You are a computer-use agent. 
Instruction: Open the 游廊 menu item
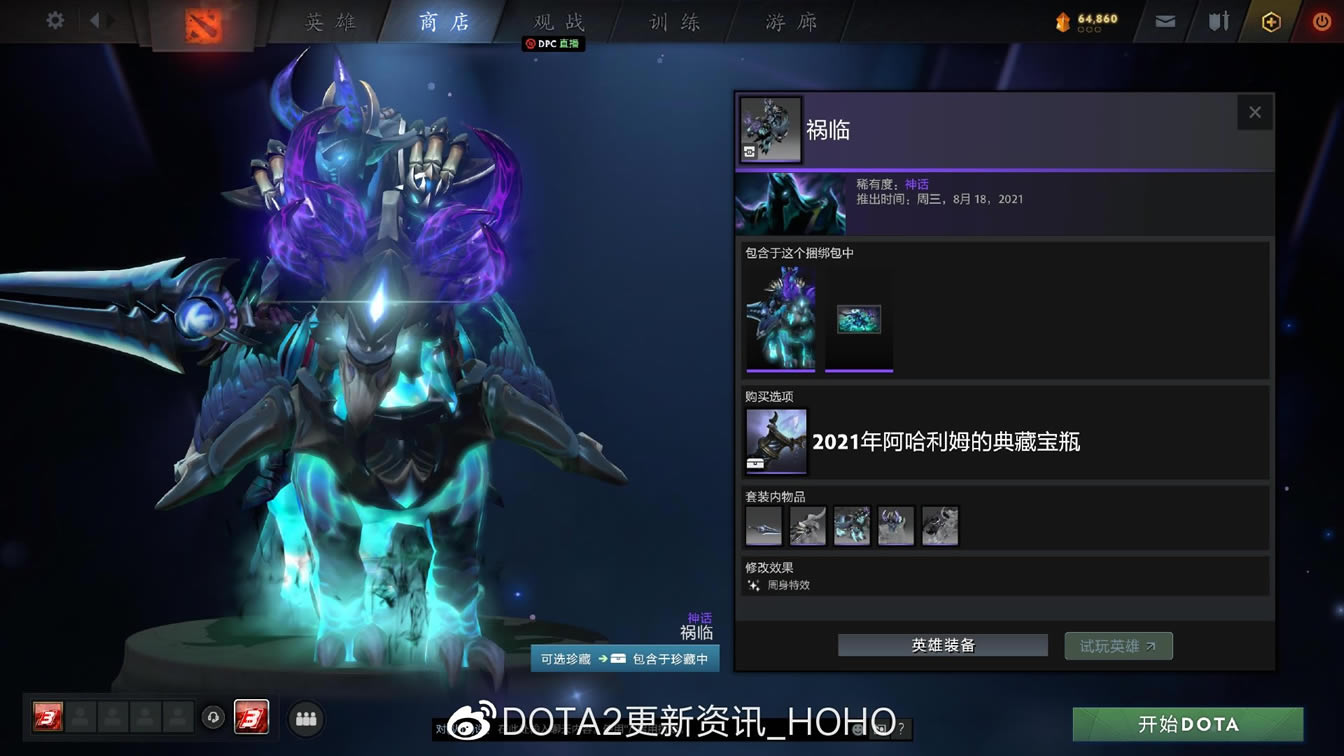789,21
